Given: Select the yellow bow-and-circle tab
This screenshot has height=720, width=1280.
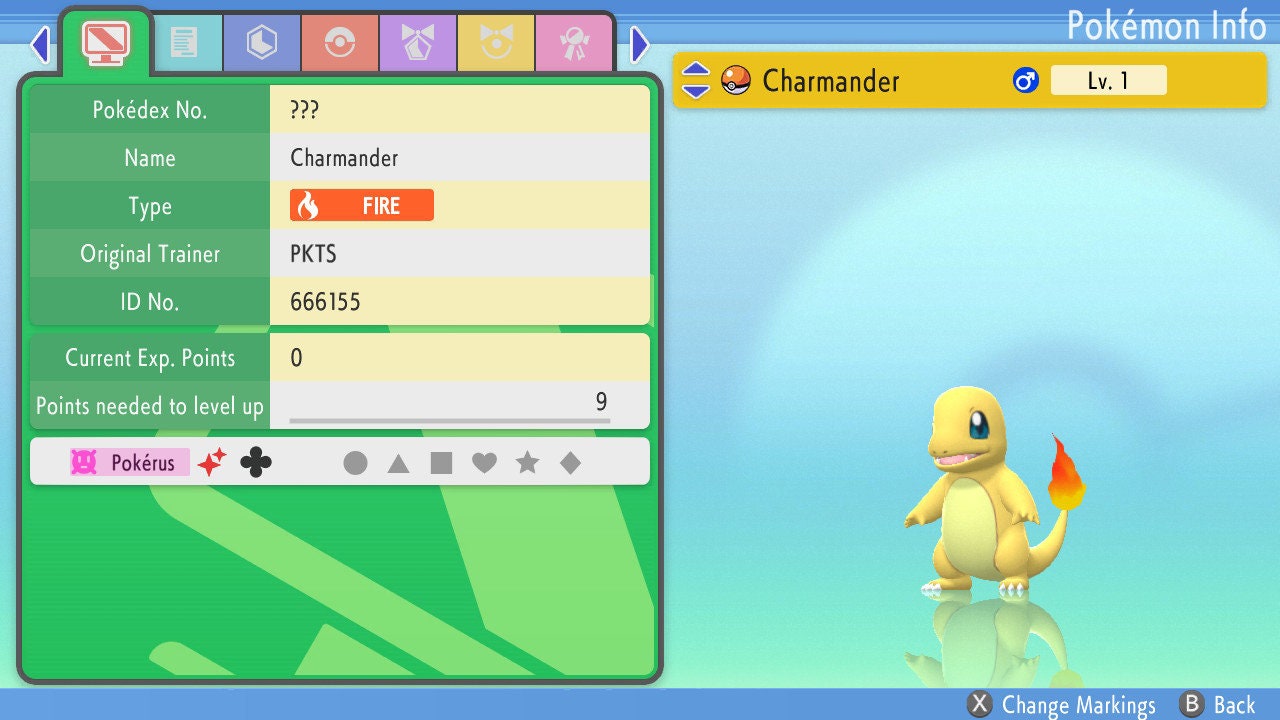Looking at the screenshot, I should coord(495,43).
